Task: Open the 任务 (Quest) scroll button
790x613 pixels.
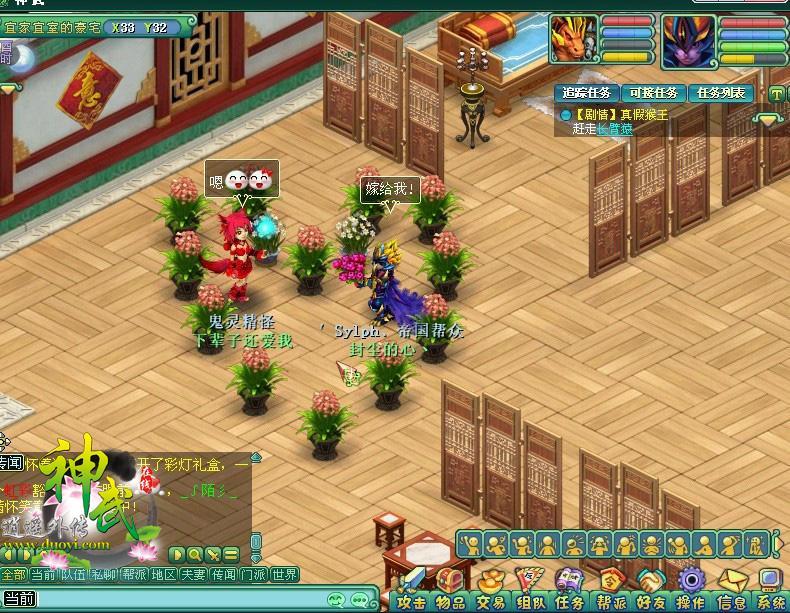Action: point(570,590)
